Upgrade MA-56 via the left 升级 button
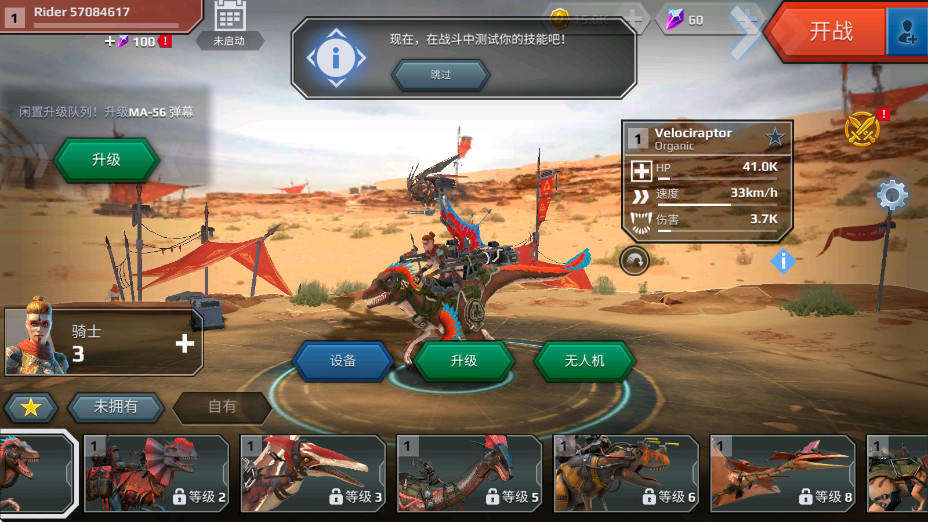The height and width of the screenshot is (522, 928). (x=106, y=160)
